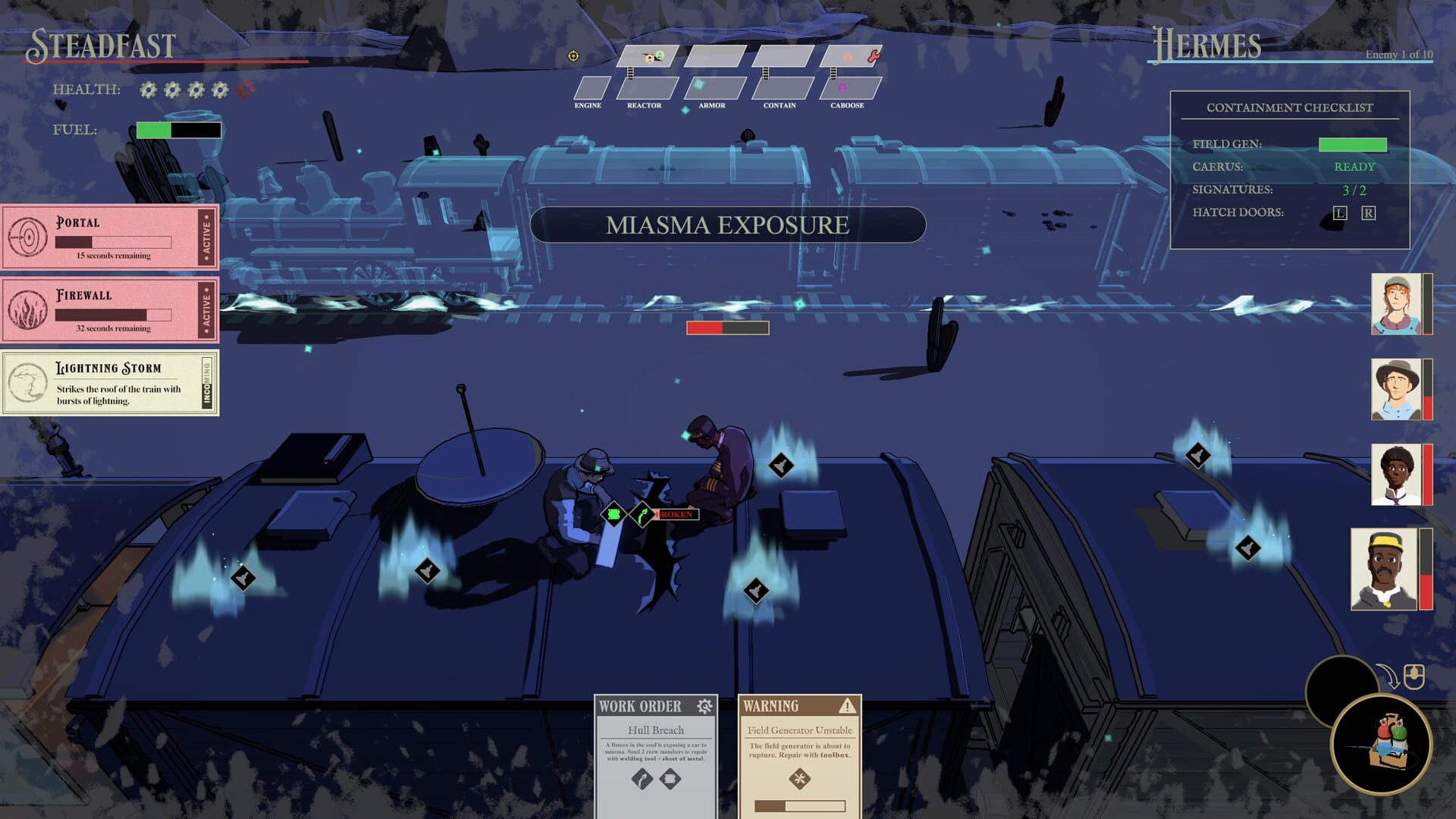Click the green Field Gen charge bar
This screenshot has height=819, width=1456.
1353,143
